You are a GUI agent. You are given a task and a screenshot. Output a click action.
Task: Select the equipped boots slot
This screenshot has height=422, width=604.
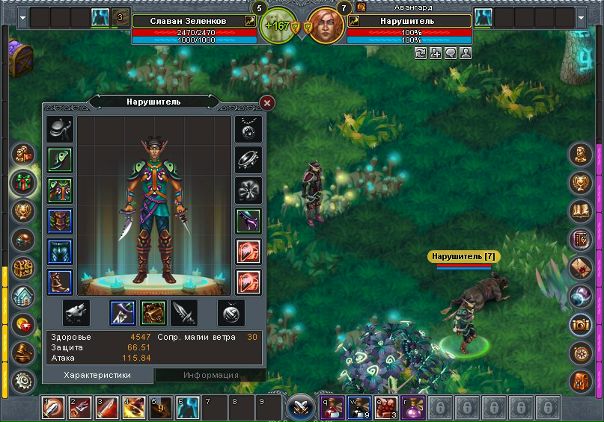(x=59, y=281)
